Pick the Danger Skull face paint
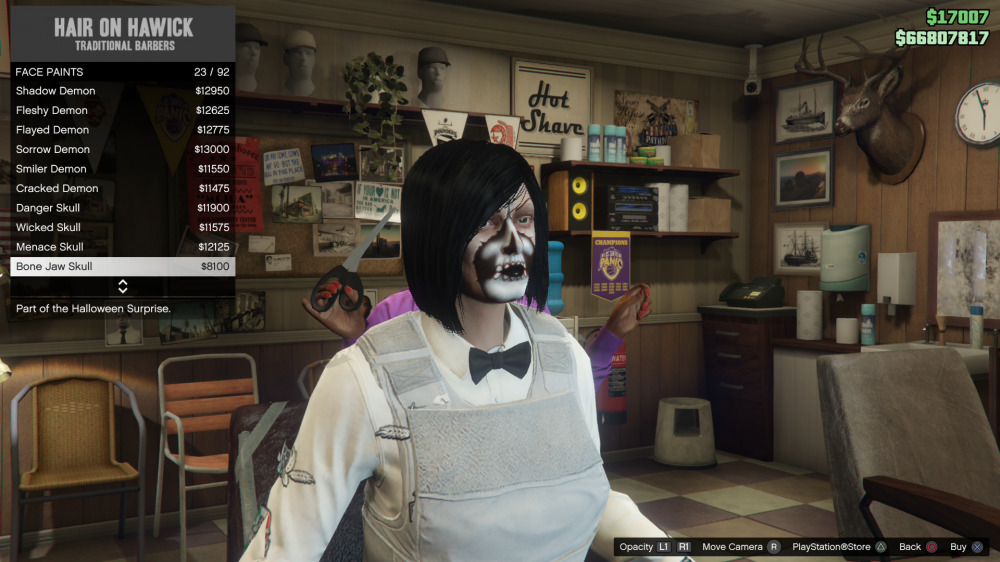Viewport: 1000px width, 562px height. click(x=122, y=208)
